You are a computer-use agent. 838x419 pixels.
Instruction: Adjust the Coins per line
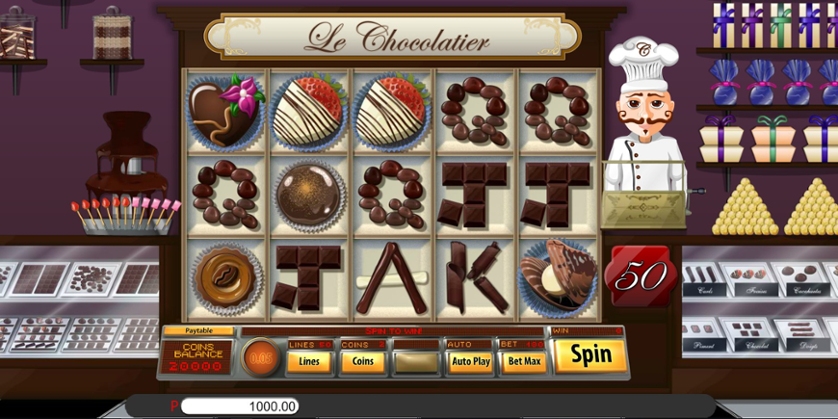pos(362,361)
